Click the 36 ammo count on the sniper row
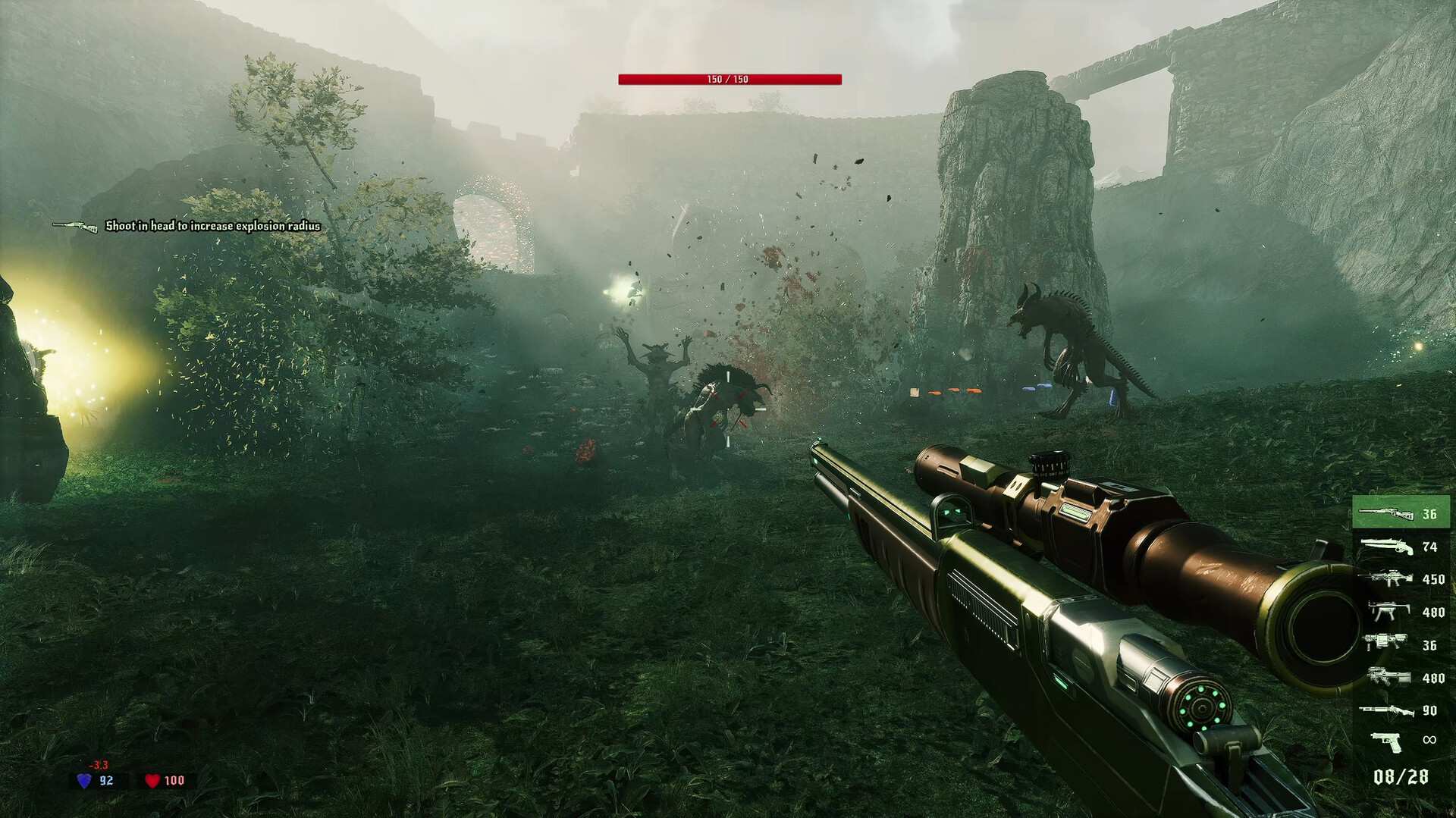The height and width of the screenshot is (818, 1456). click(1429, 514)
